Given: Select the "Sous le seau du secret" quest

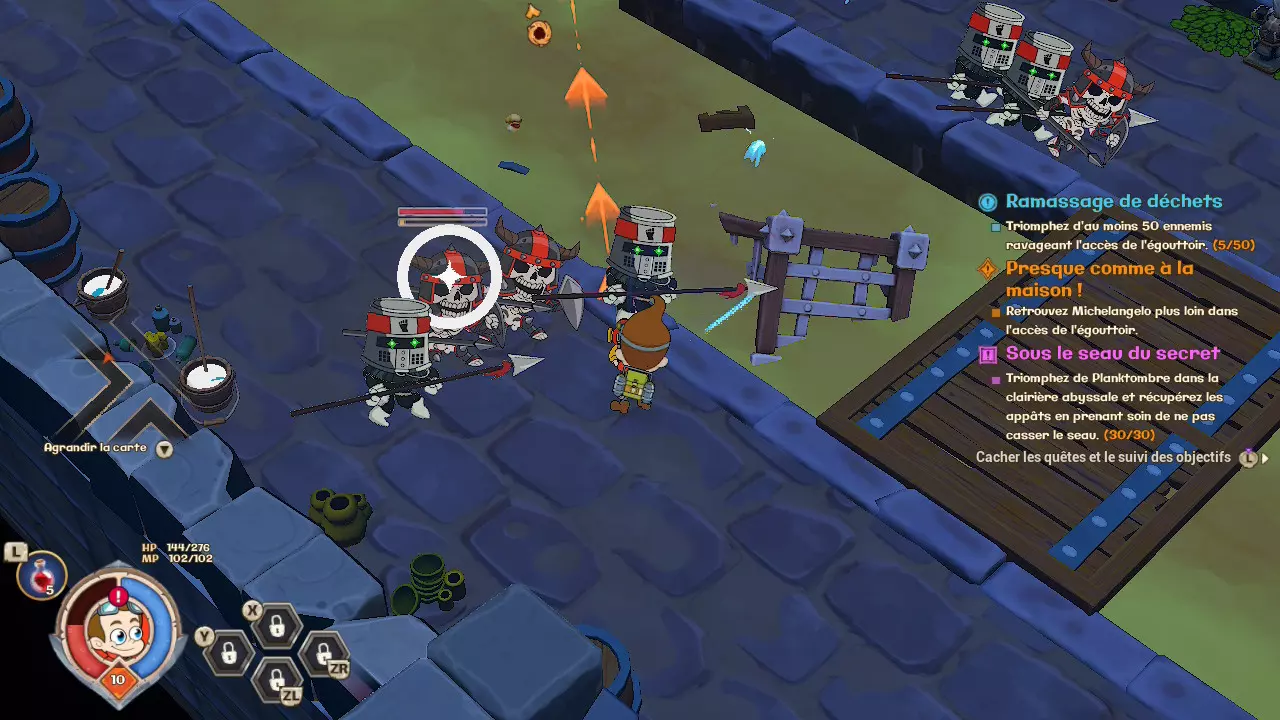Looking at the screenshot, I should pyautogui.click(x=1112, y=353).
